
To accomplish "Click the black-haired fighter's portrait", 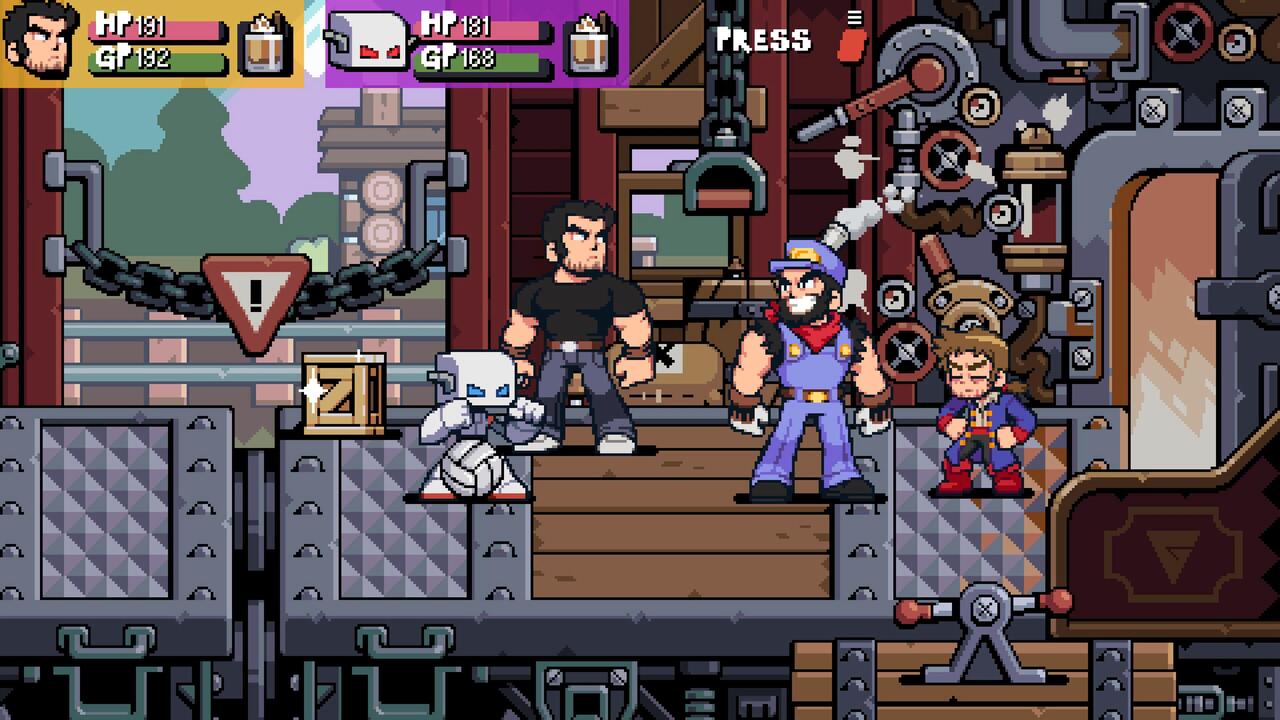I will coord(40,44).
